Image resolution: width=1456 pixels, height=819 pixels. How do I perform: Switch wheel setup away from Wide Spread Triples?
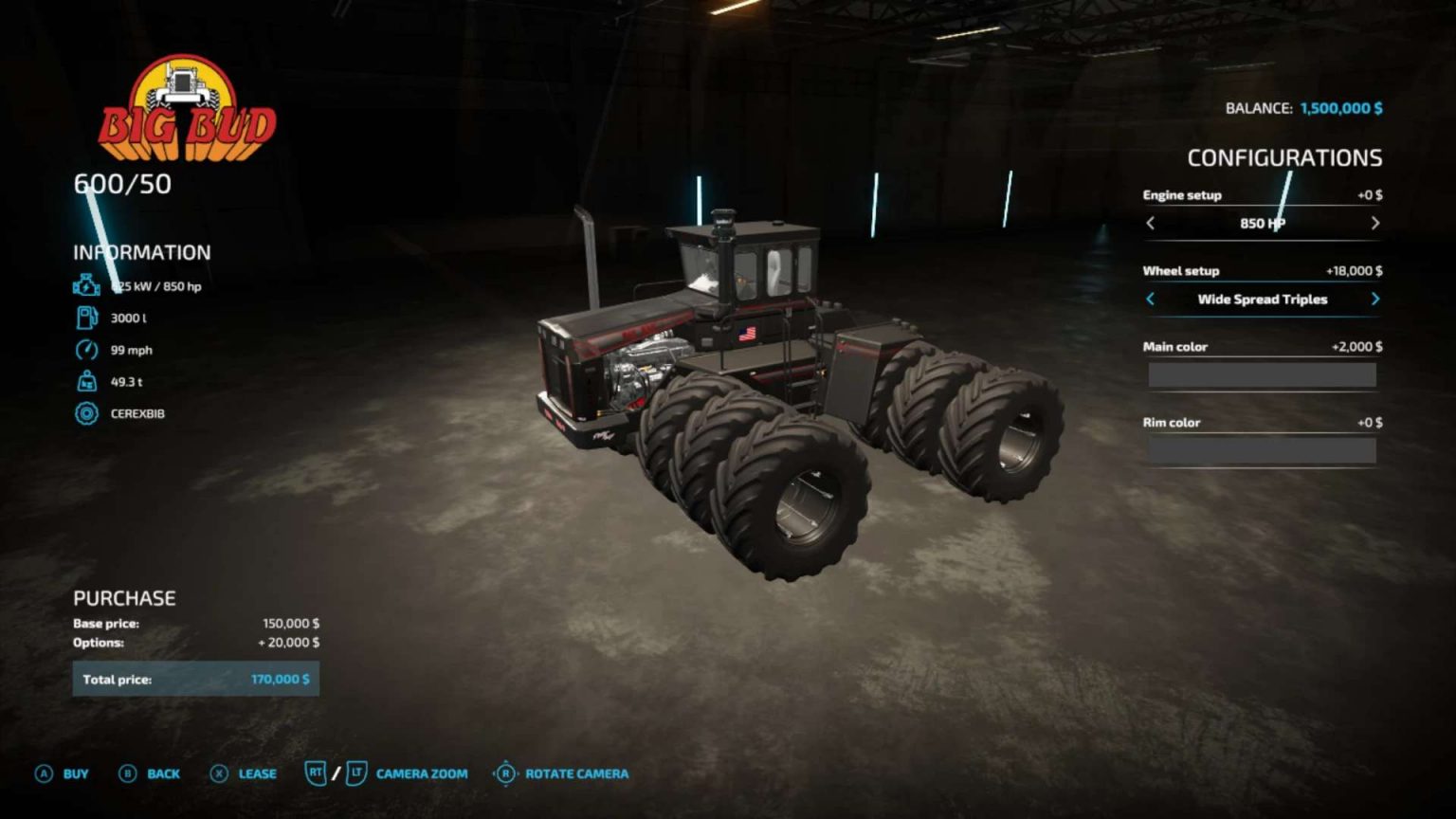pos(1376,299)
